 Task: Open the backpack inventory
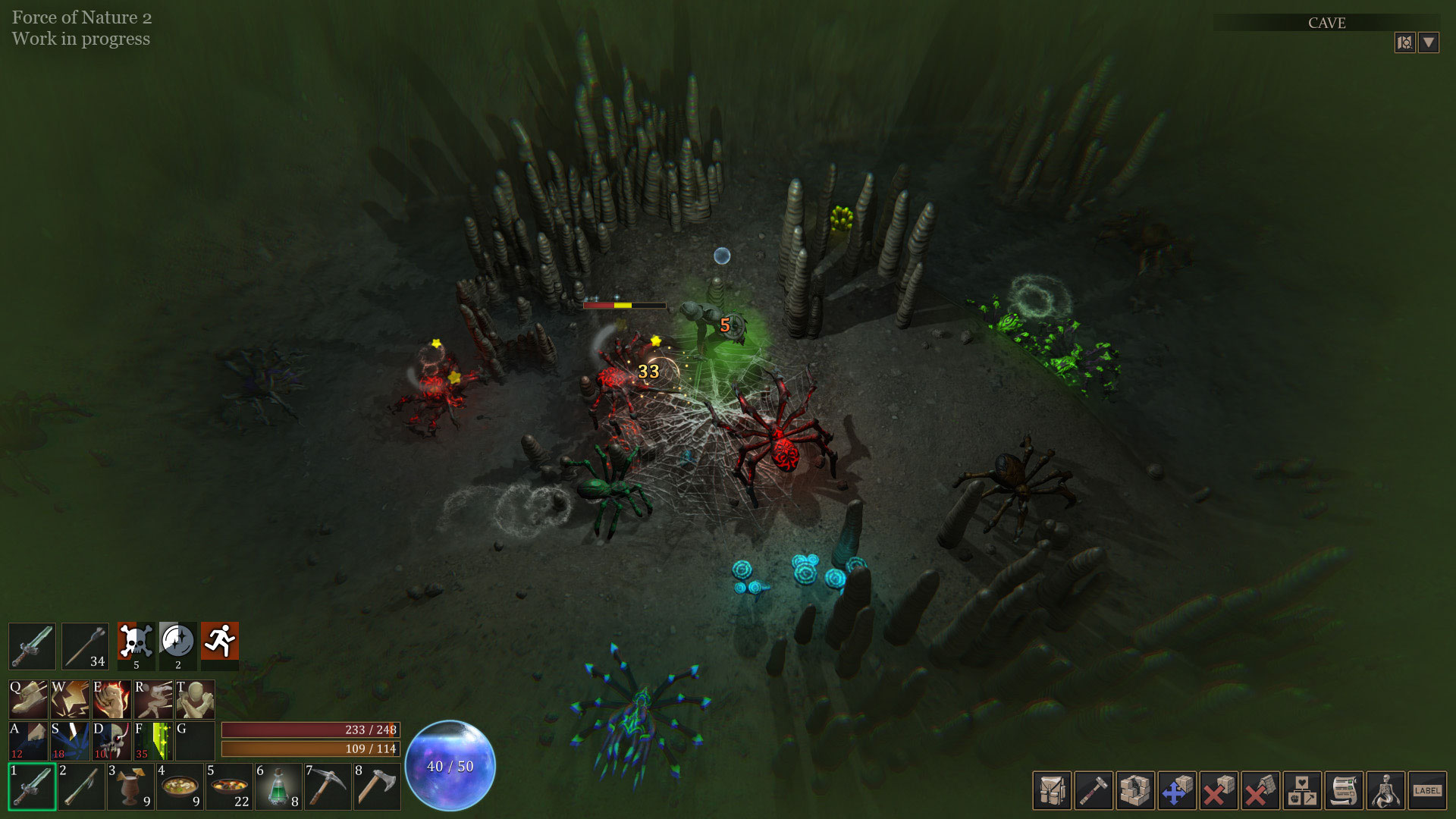(x=1052, y=792)
